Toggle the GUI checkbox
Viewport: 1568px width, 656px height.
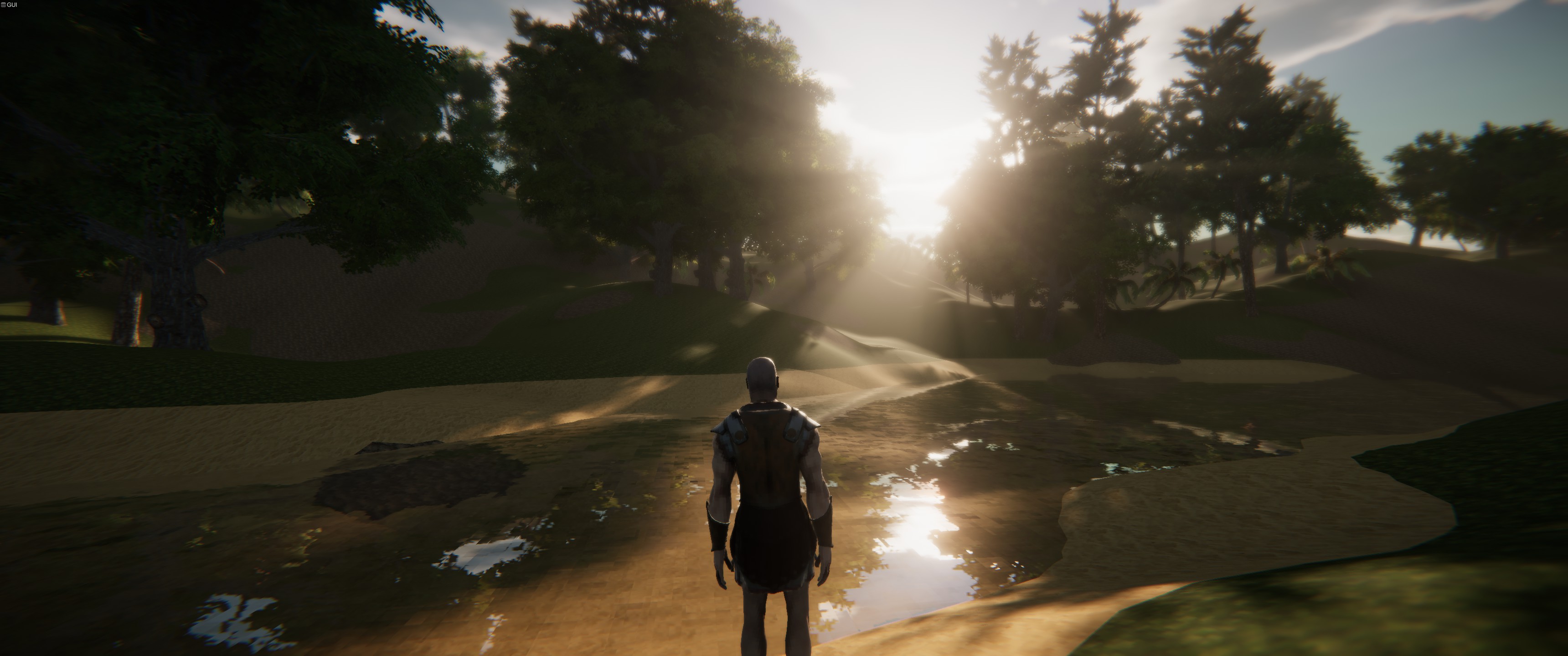3,5
